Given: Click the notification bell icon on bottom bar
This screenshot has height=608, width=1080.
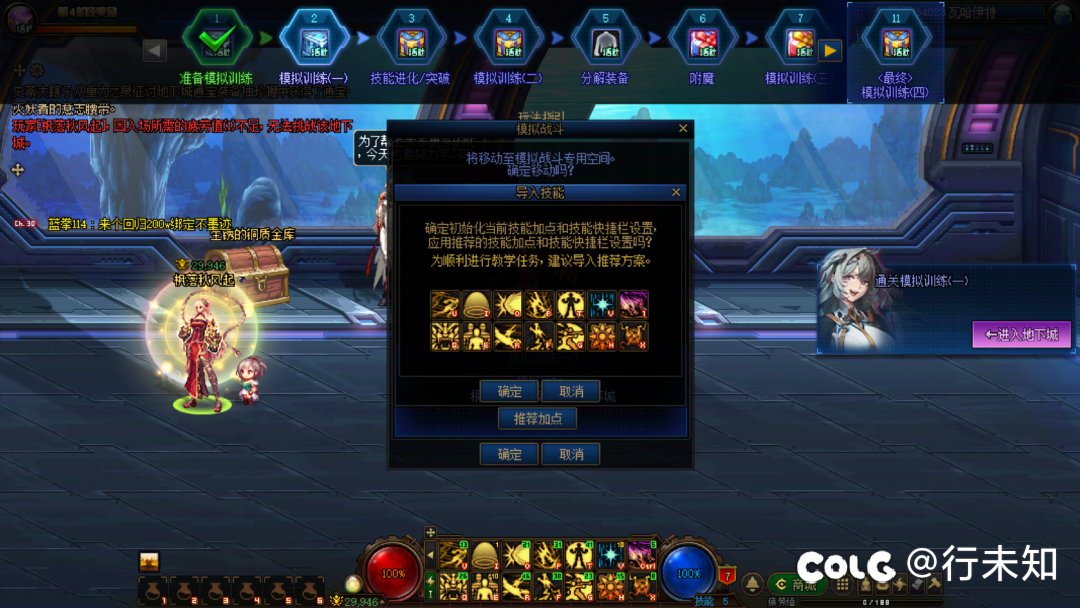Looking at the screenshot, I should click(752, 584).
